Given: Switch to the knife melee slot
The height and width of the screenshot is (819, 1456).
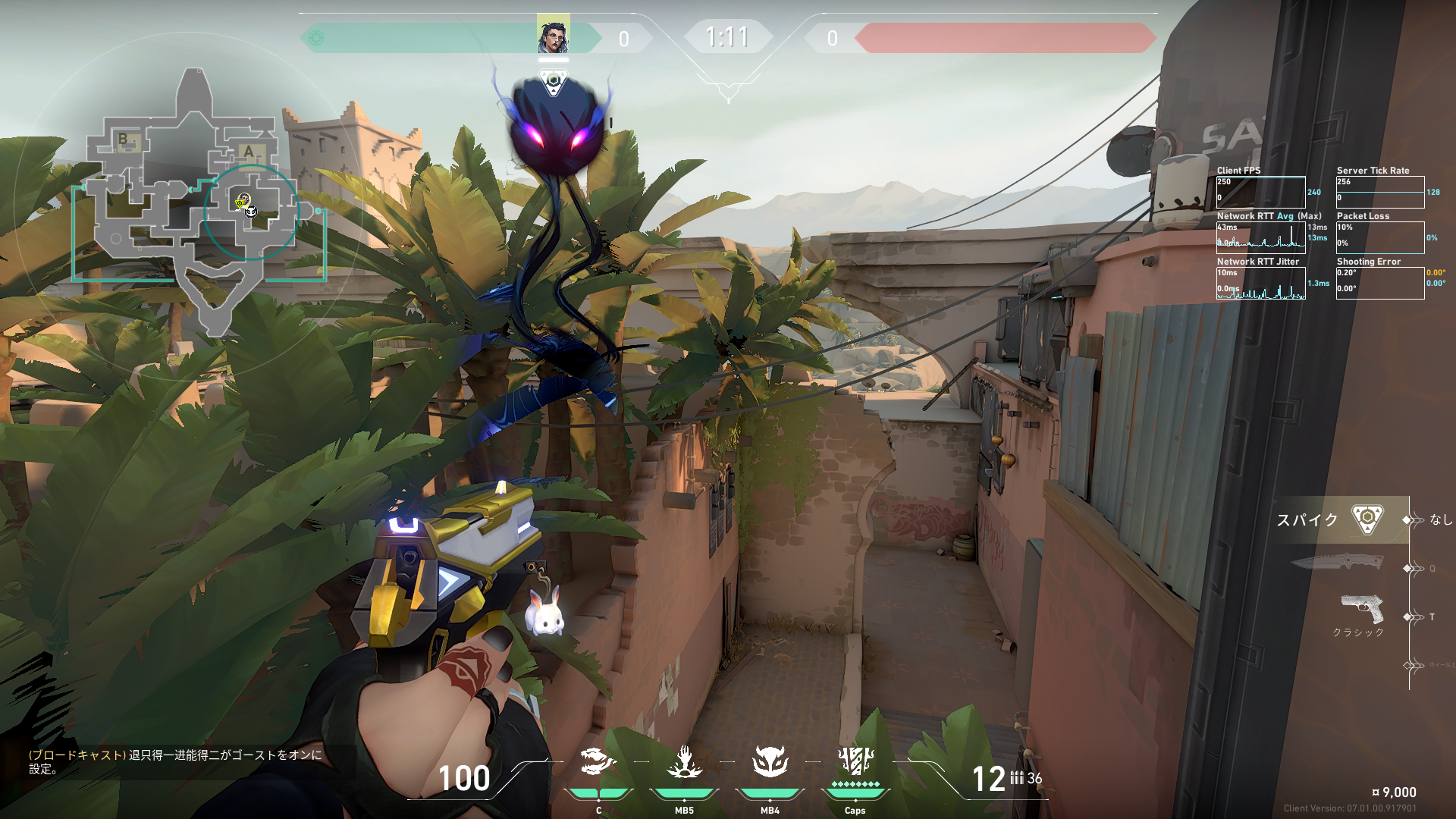Looking at the screenshot, I should [x=1336, y=563].
